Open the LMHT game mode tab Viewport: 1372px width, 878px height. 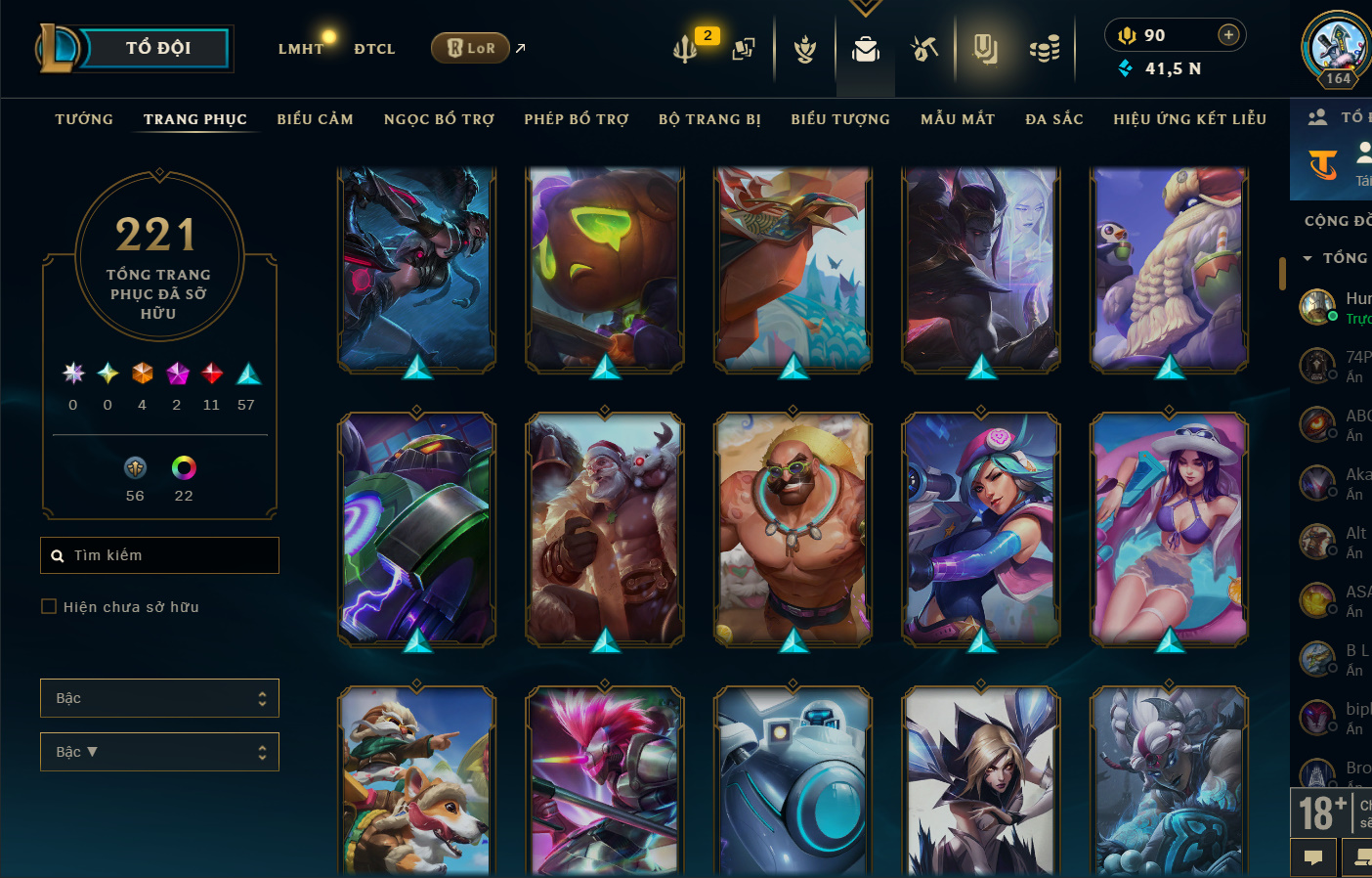tap(300, 49)
